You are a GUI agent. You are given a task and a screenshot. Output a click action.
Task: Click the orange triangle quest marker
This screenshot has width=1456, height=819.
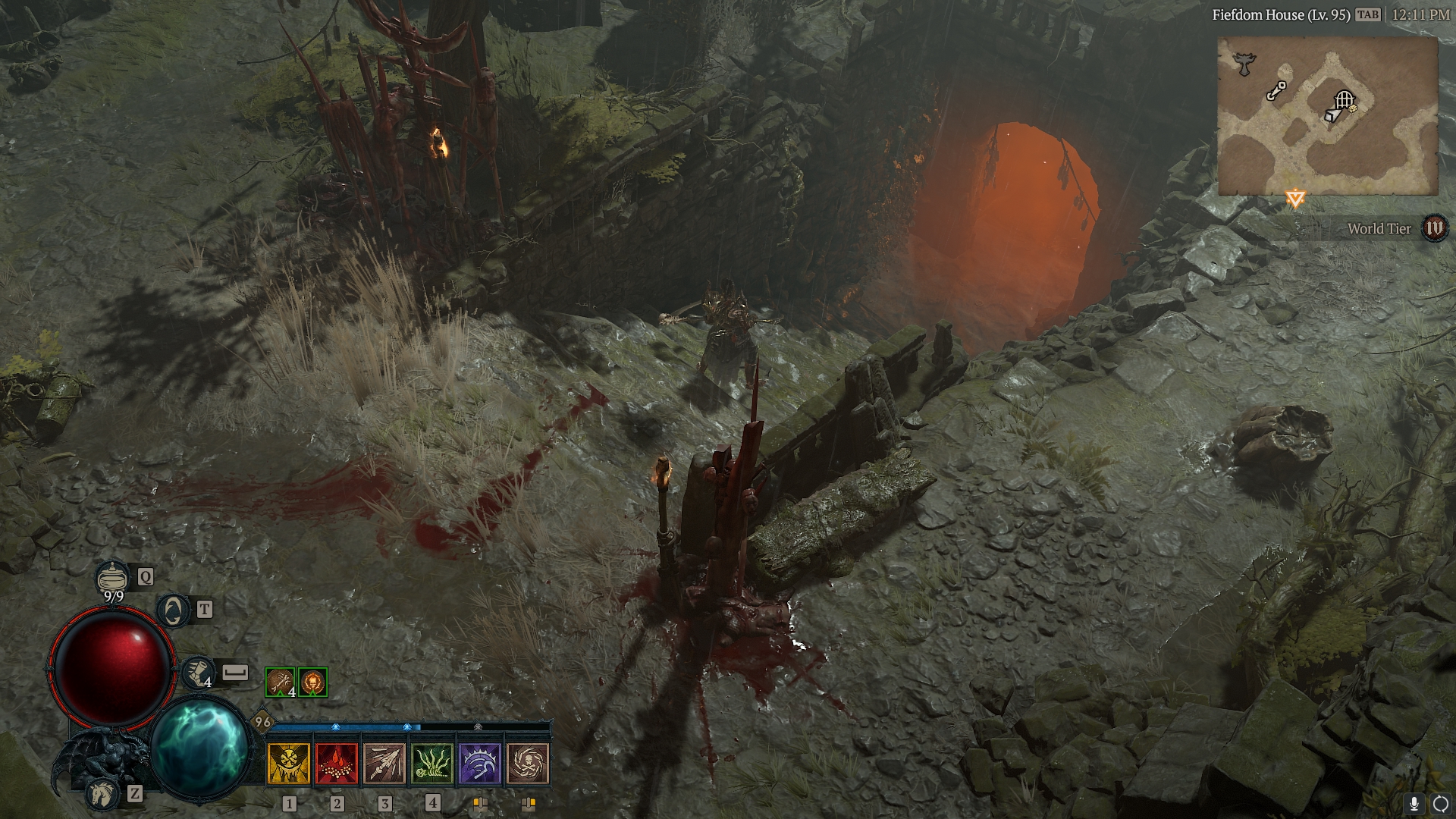1295,199
